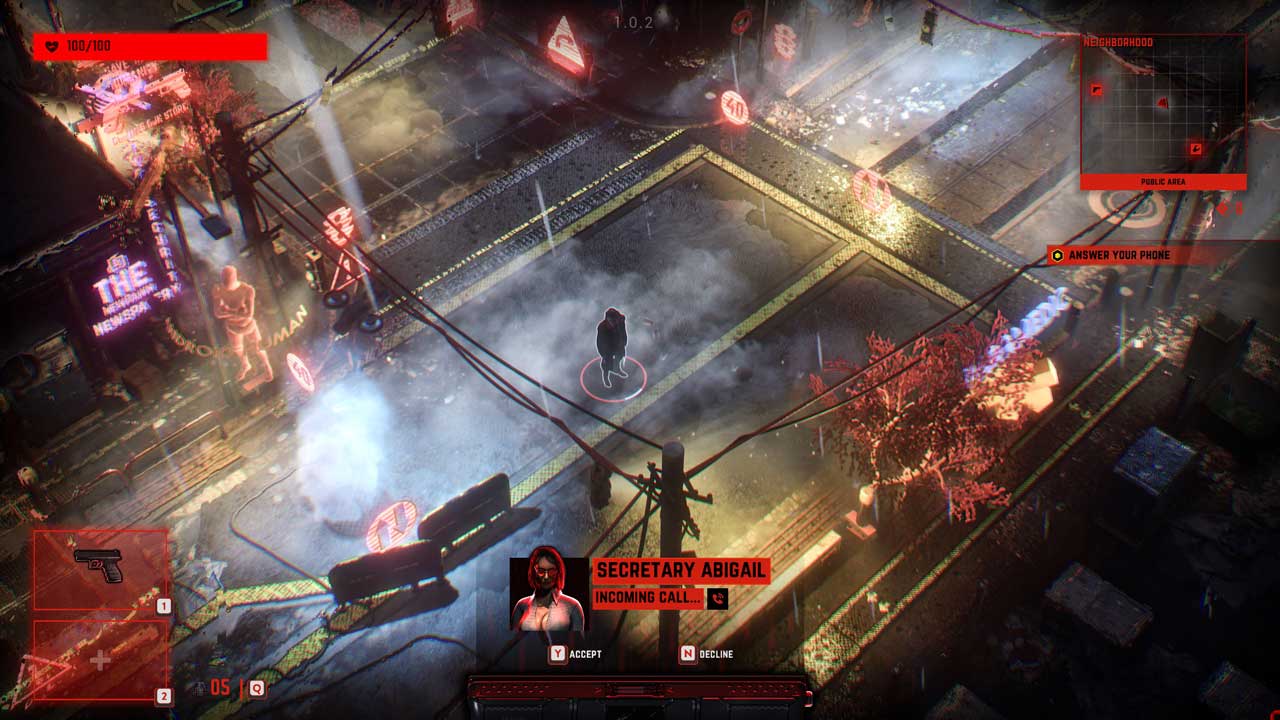Select the empty second item slot
The image size is (1280, 720).
tap(100, 660)
